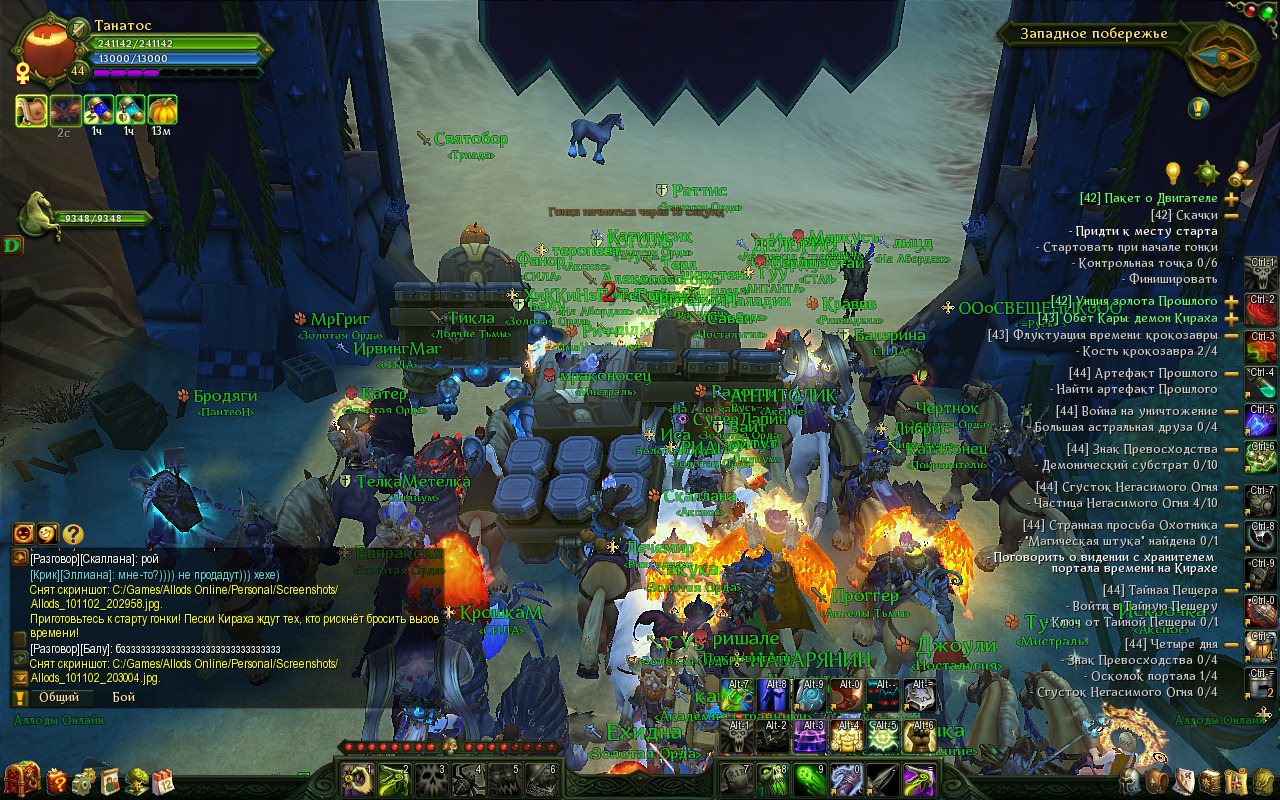Open the calendar icon in bottom menu
The image size is (1280, 800).
163,781
